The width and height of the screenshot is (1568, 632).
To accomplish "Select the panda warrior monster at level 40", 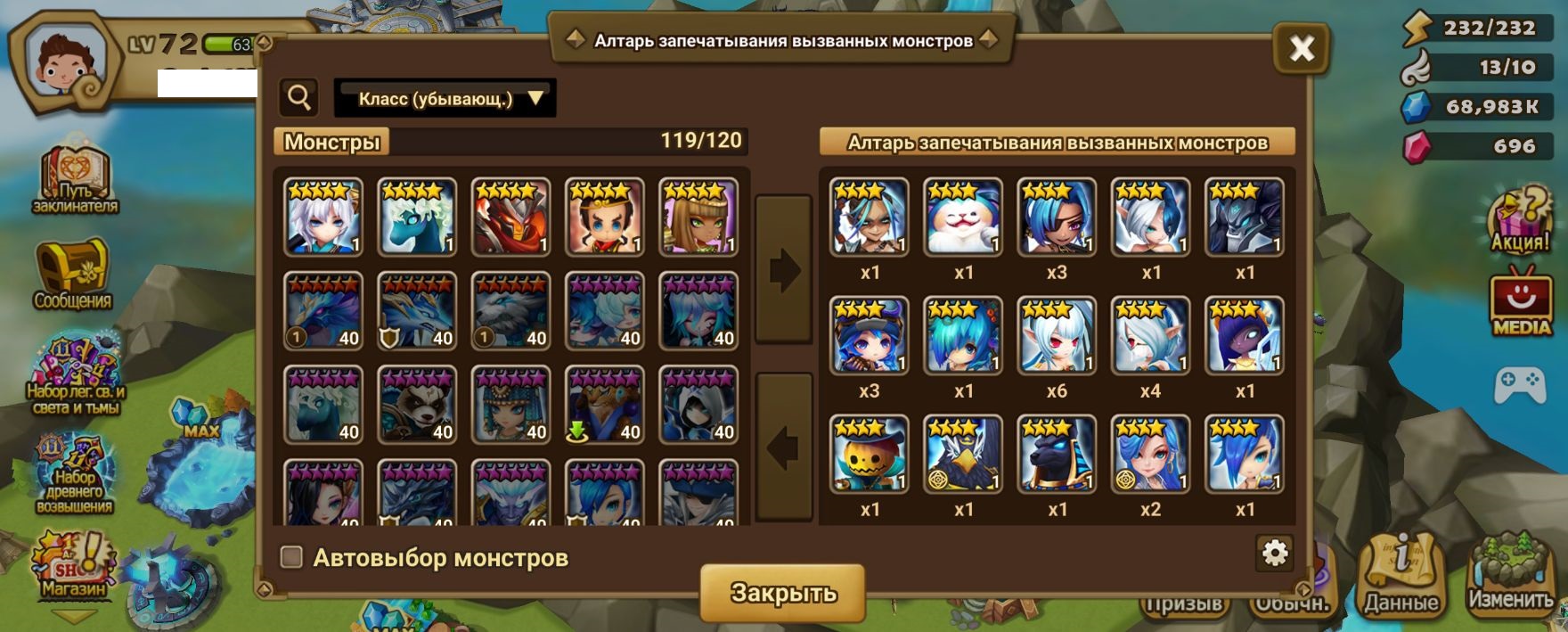I will coord(417,405).
